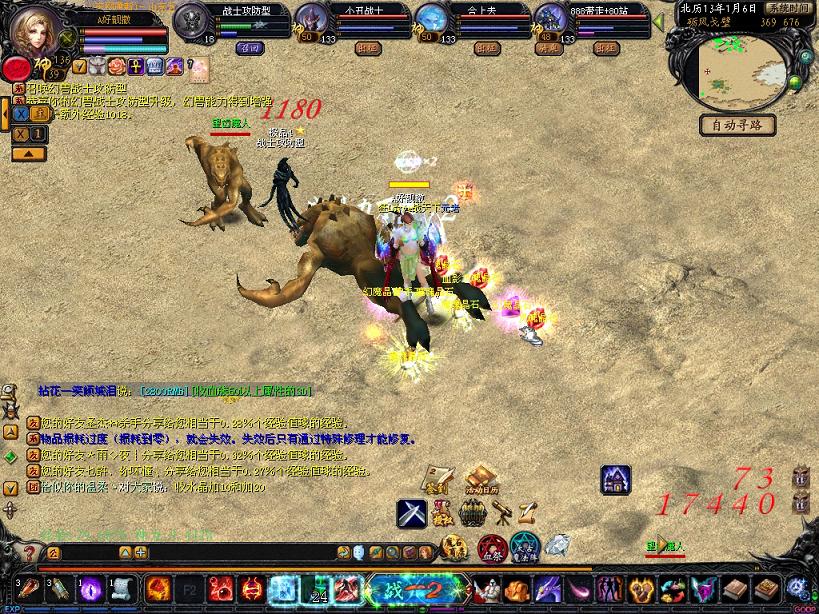
Task: Activate the fire skill hotbar slot
Action: 158,589
